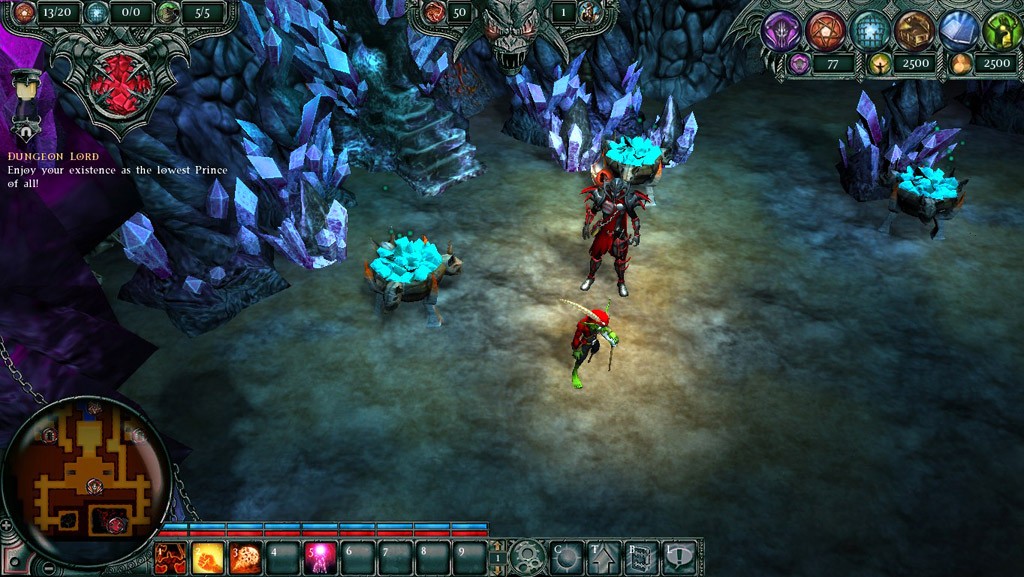
Task: Open the journal book button
Action: 642,557
